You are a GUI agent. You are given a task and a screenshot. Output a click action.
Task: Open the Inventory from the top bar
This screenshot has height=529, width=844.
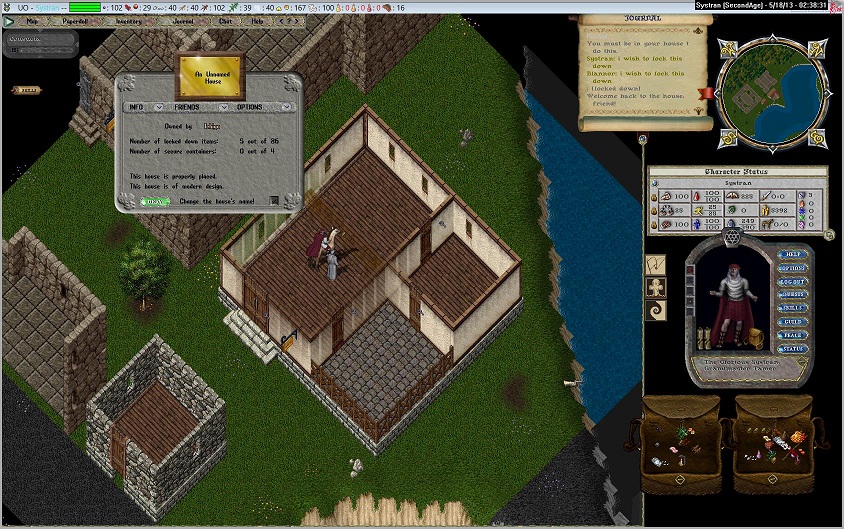(x=129, y=20)
